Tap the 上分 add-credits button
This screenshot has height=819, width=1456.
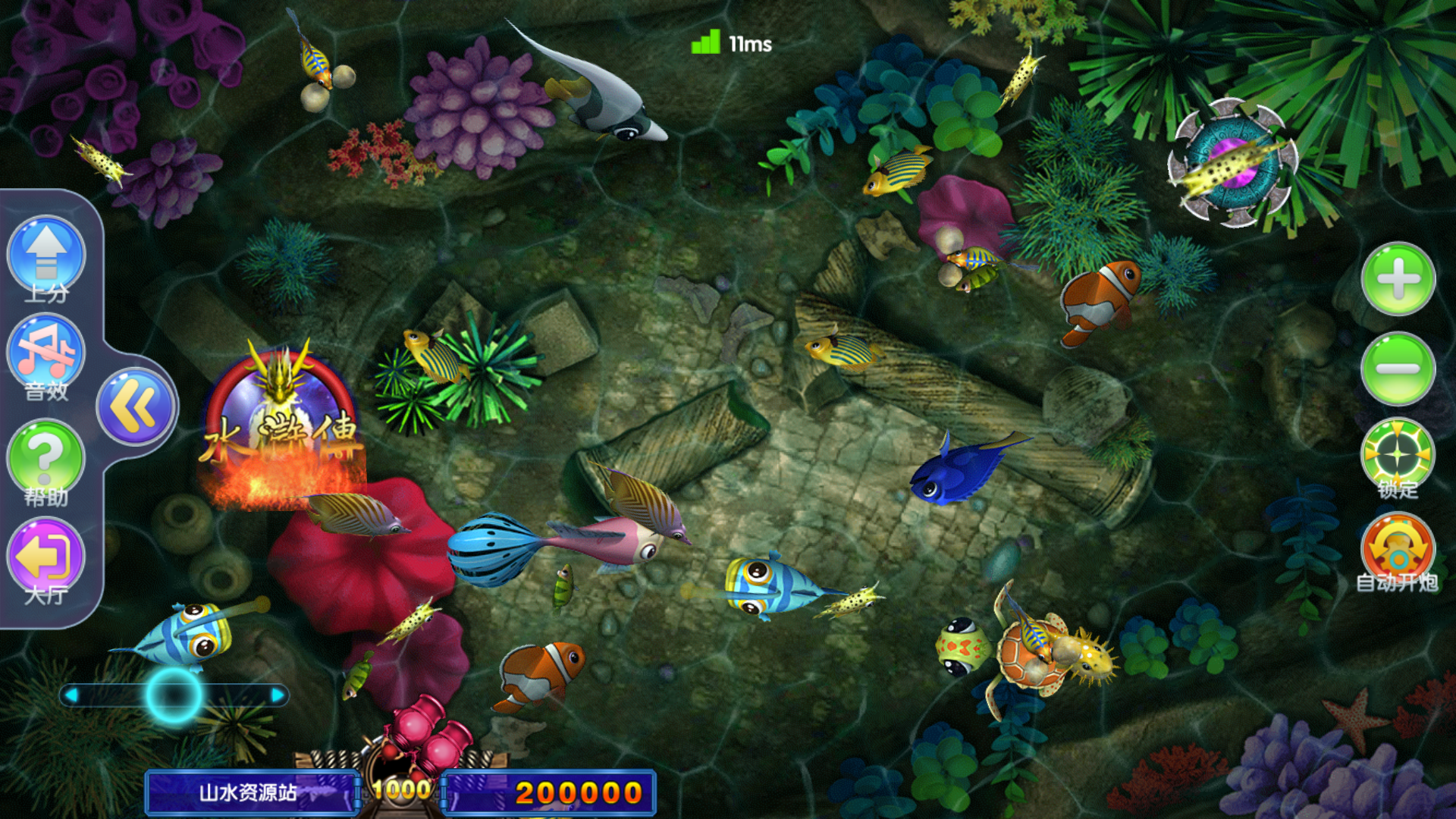pyautogui.click(x=46, y=256)
